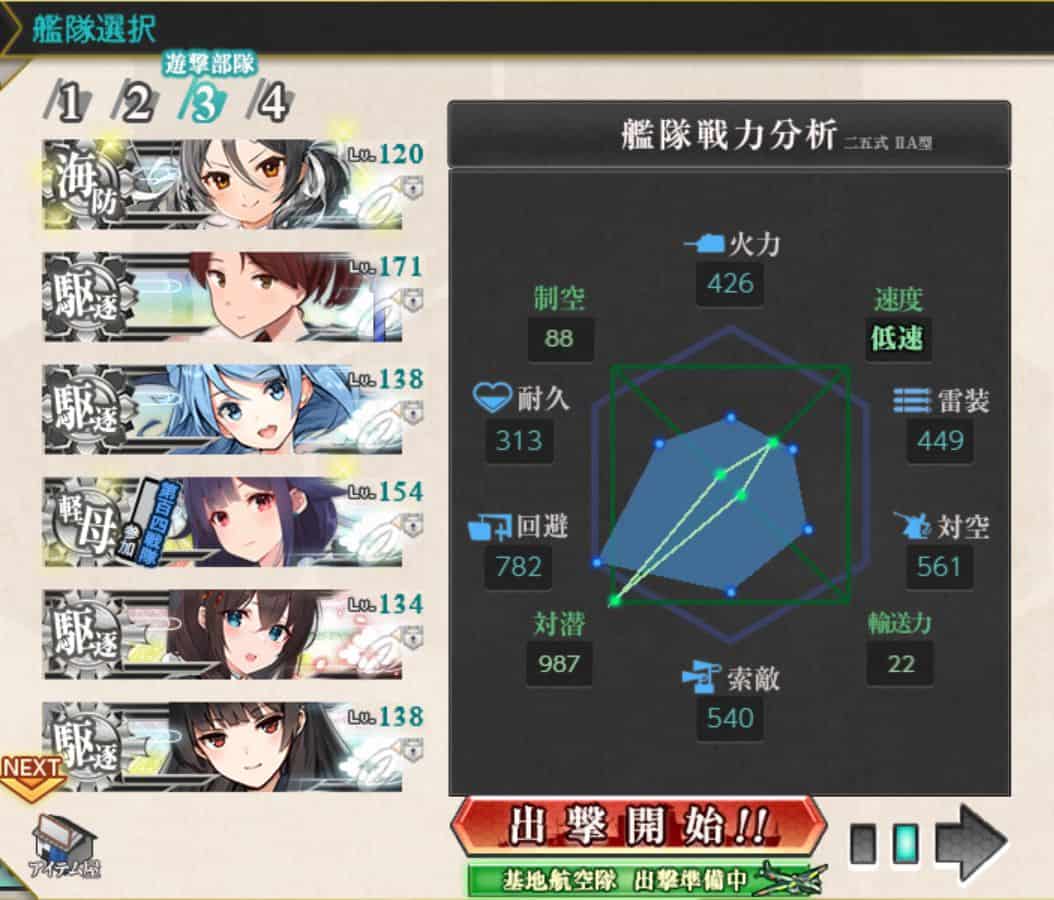Switch to fleet tab 4
The width and height of the screenshot is (1054, 900).
(272, 102)
